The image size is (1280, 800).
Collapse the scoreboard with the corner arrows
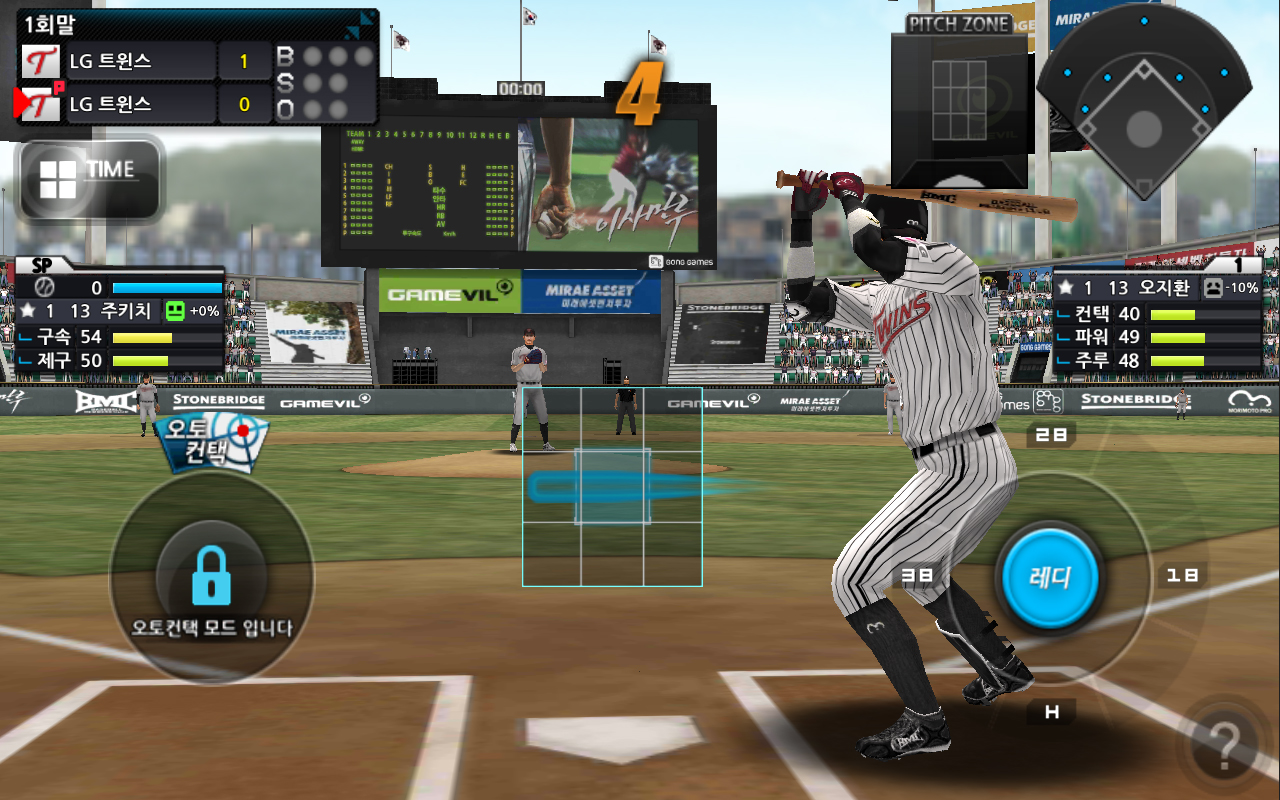[359, 25]
